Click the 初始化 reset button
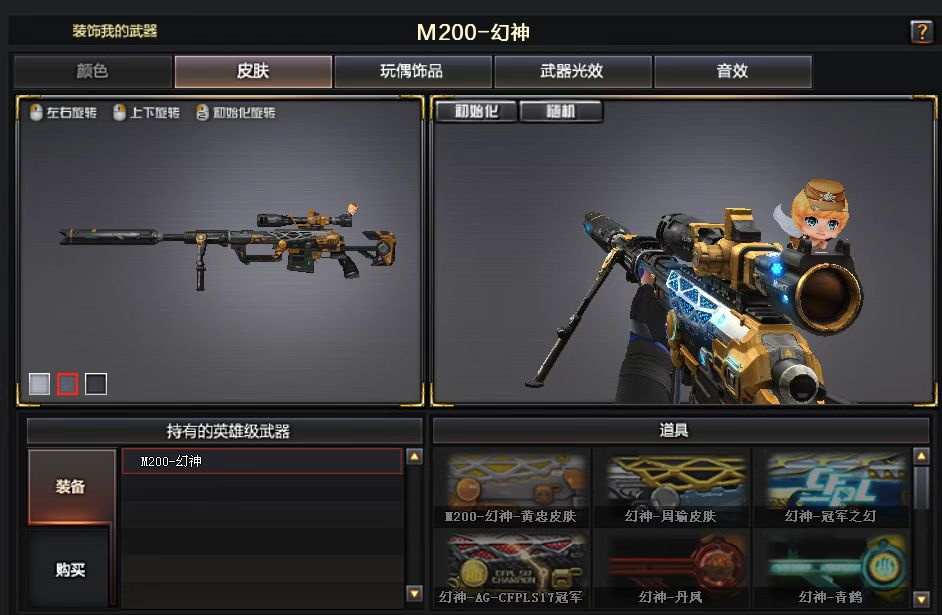Viewport: 942px width, 615px height. tap(476, 111)
